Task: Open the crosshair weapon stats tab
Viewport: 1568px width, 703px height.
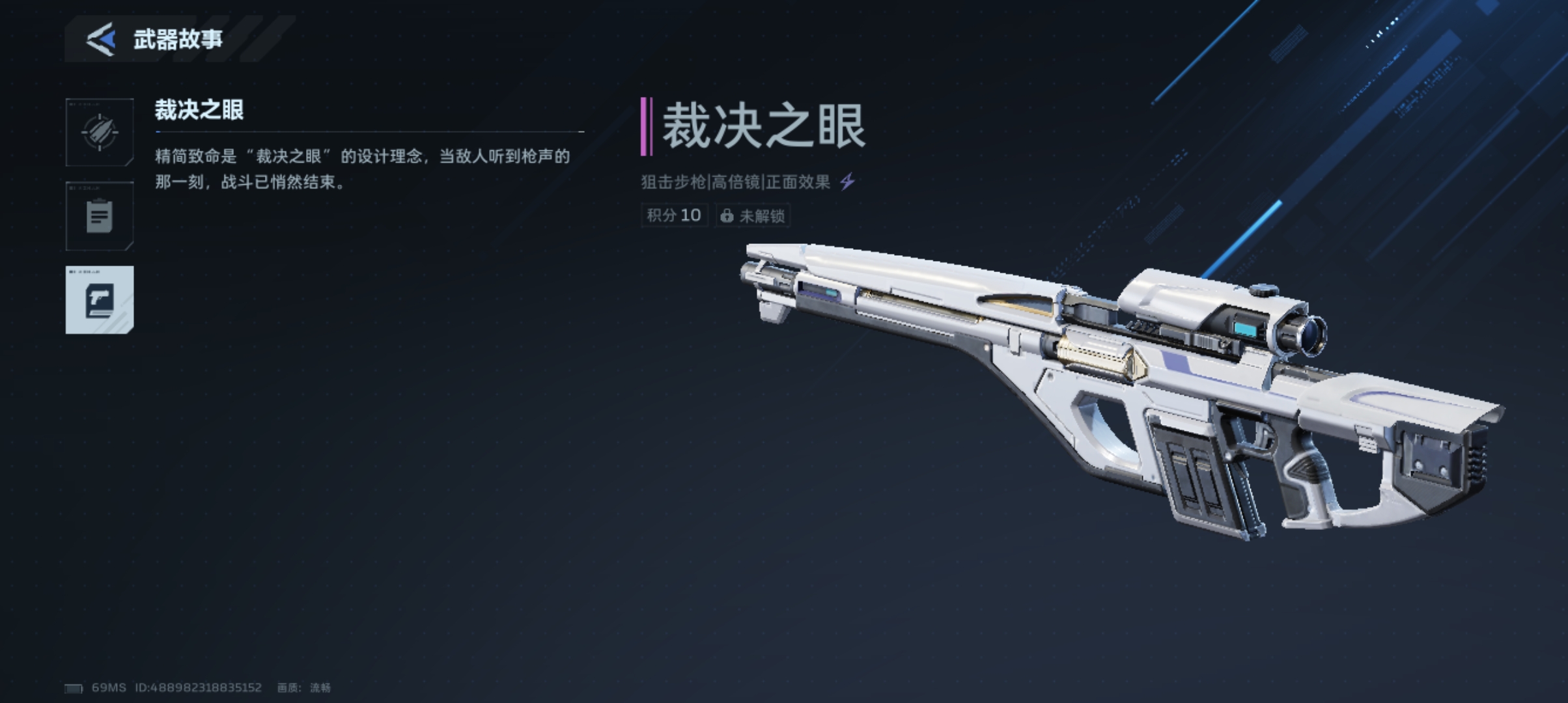Action: (x=100, y=133)
